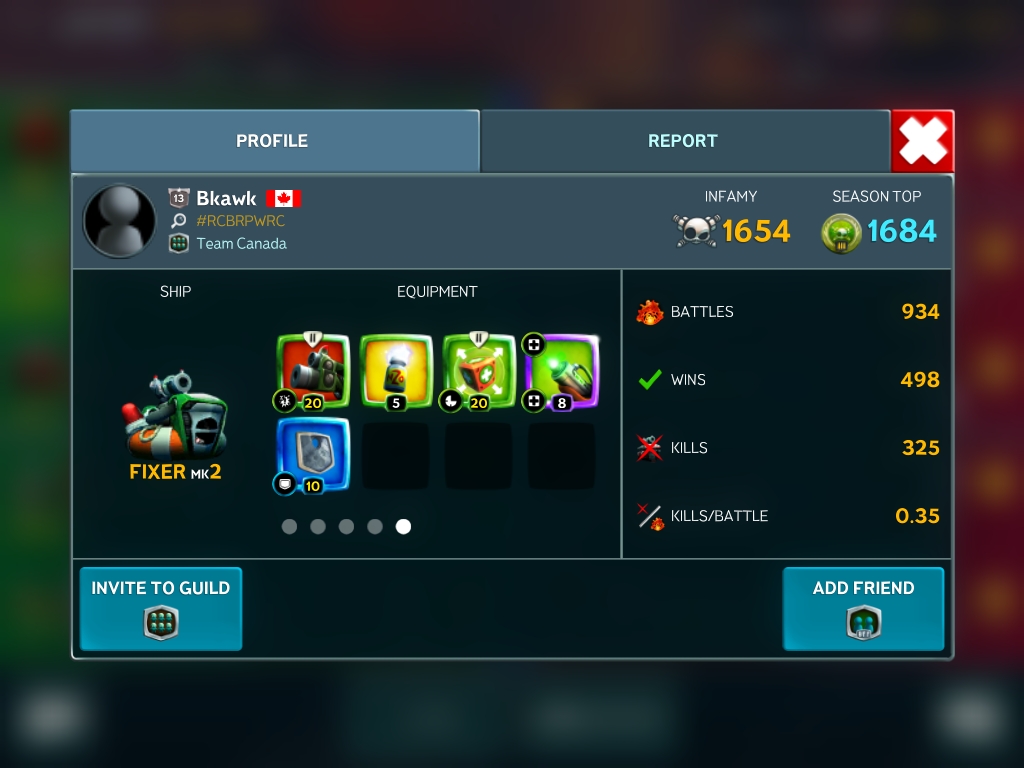The width and height of the screenshot is (1024, 768).
Task: Select the green repair box equipment slot
Action: [x=479, y=371]
